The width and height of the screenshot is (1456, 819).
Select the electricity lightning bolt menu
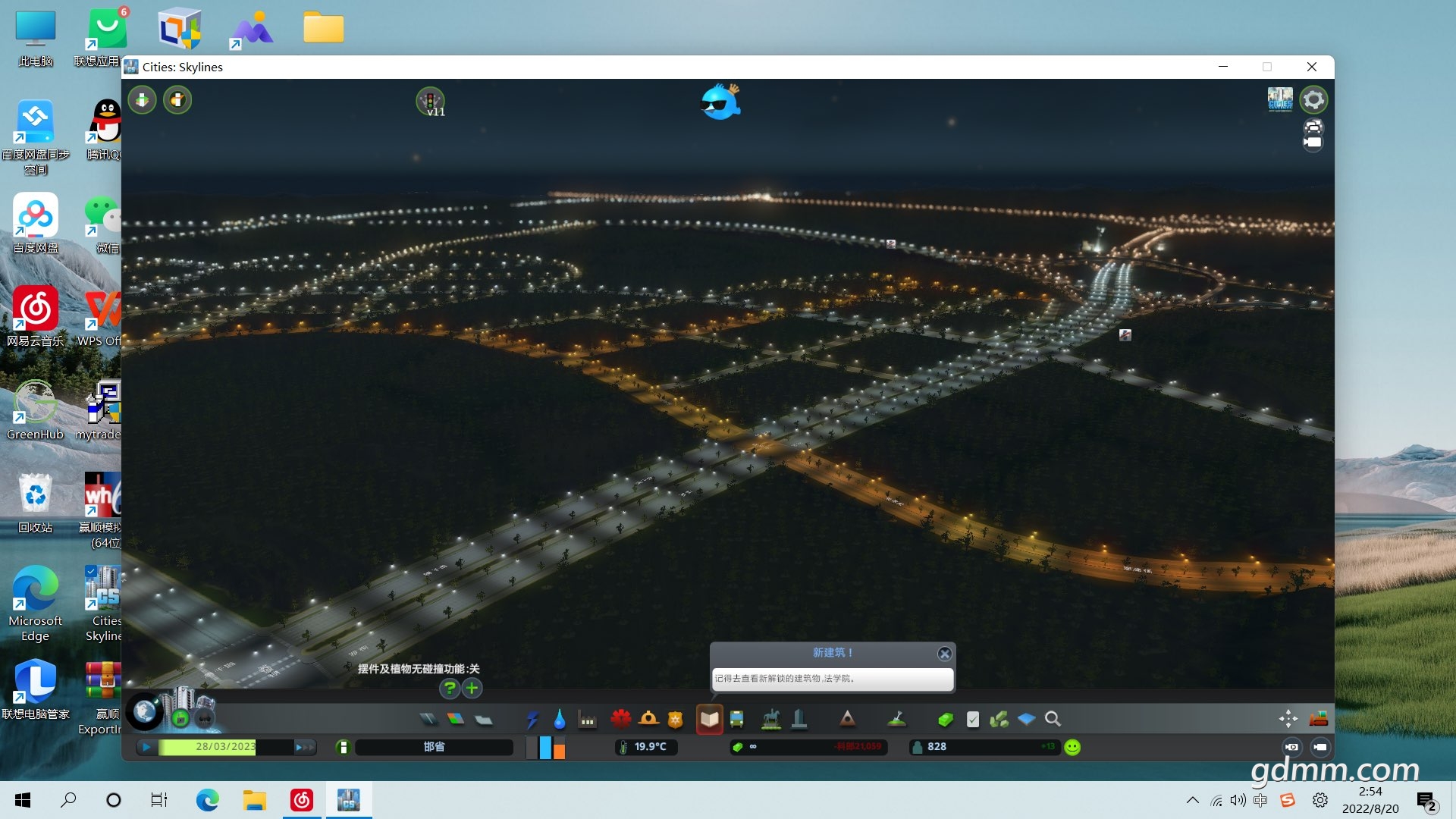(x=532, y=719)
